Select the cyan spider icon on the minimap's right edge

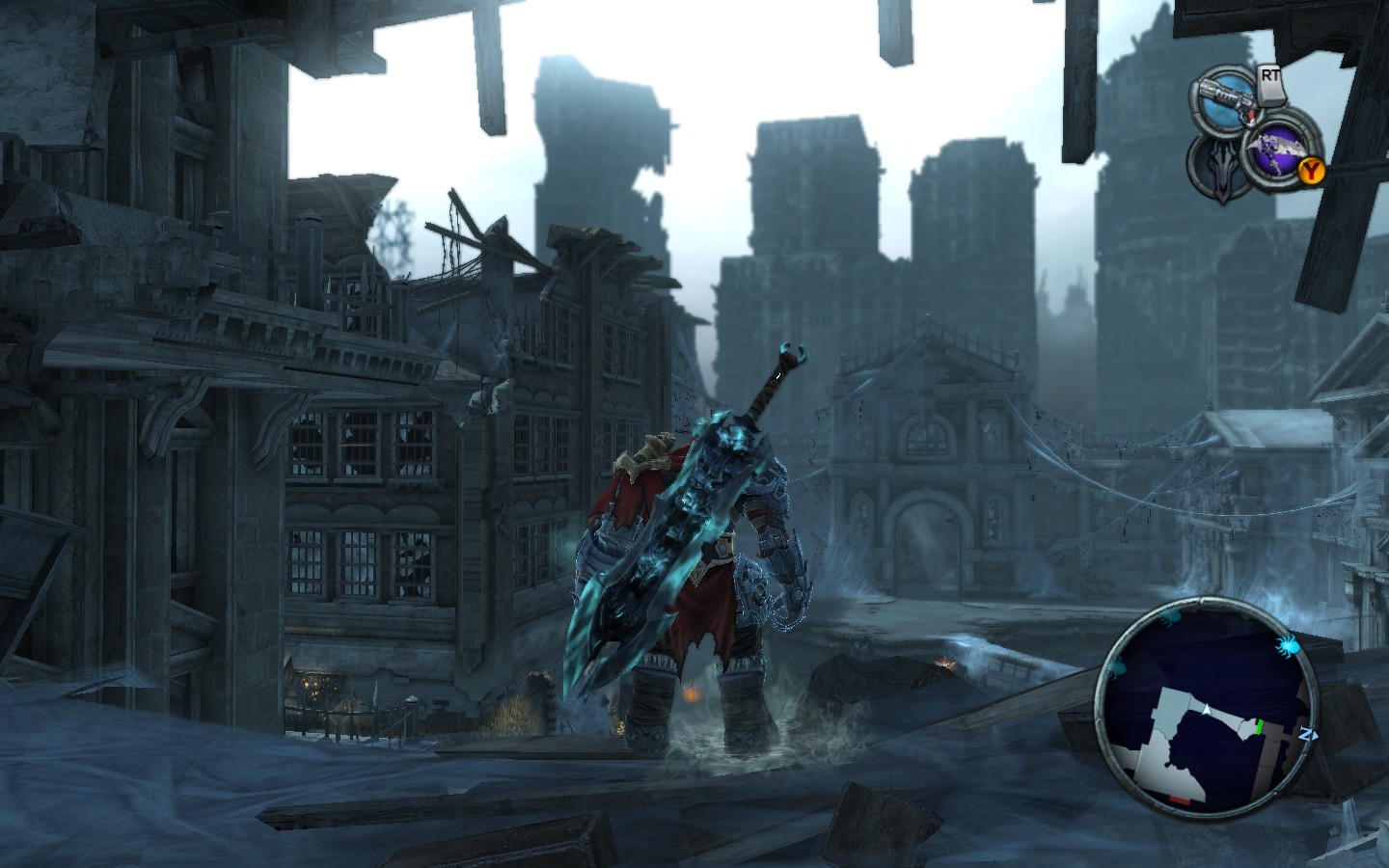(1288, 645)
